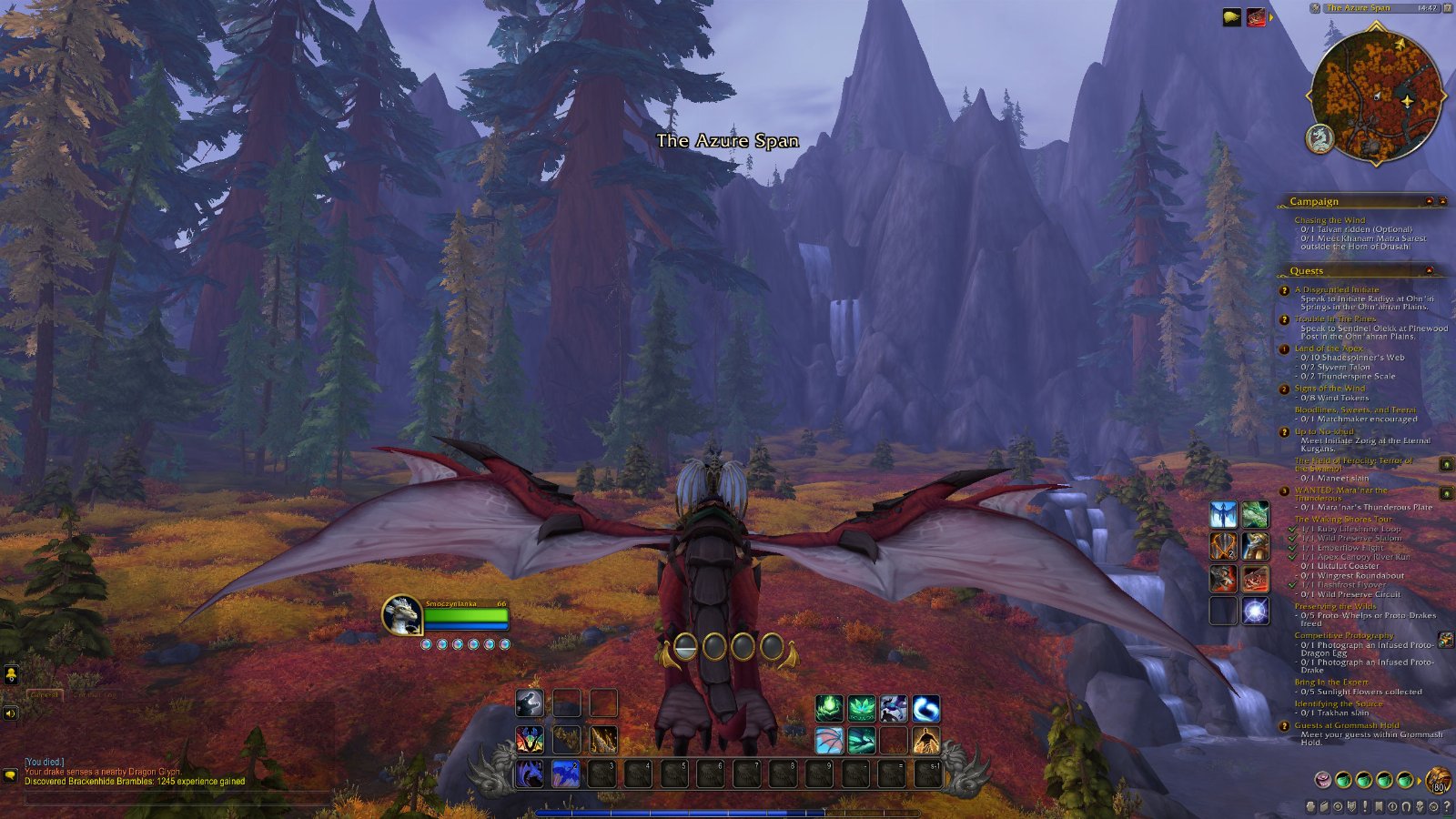Select The Waking Shores Tour quest

point(1343,520)
